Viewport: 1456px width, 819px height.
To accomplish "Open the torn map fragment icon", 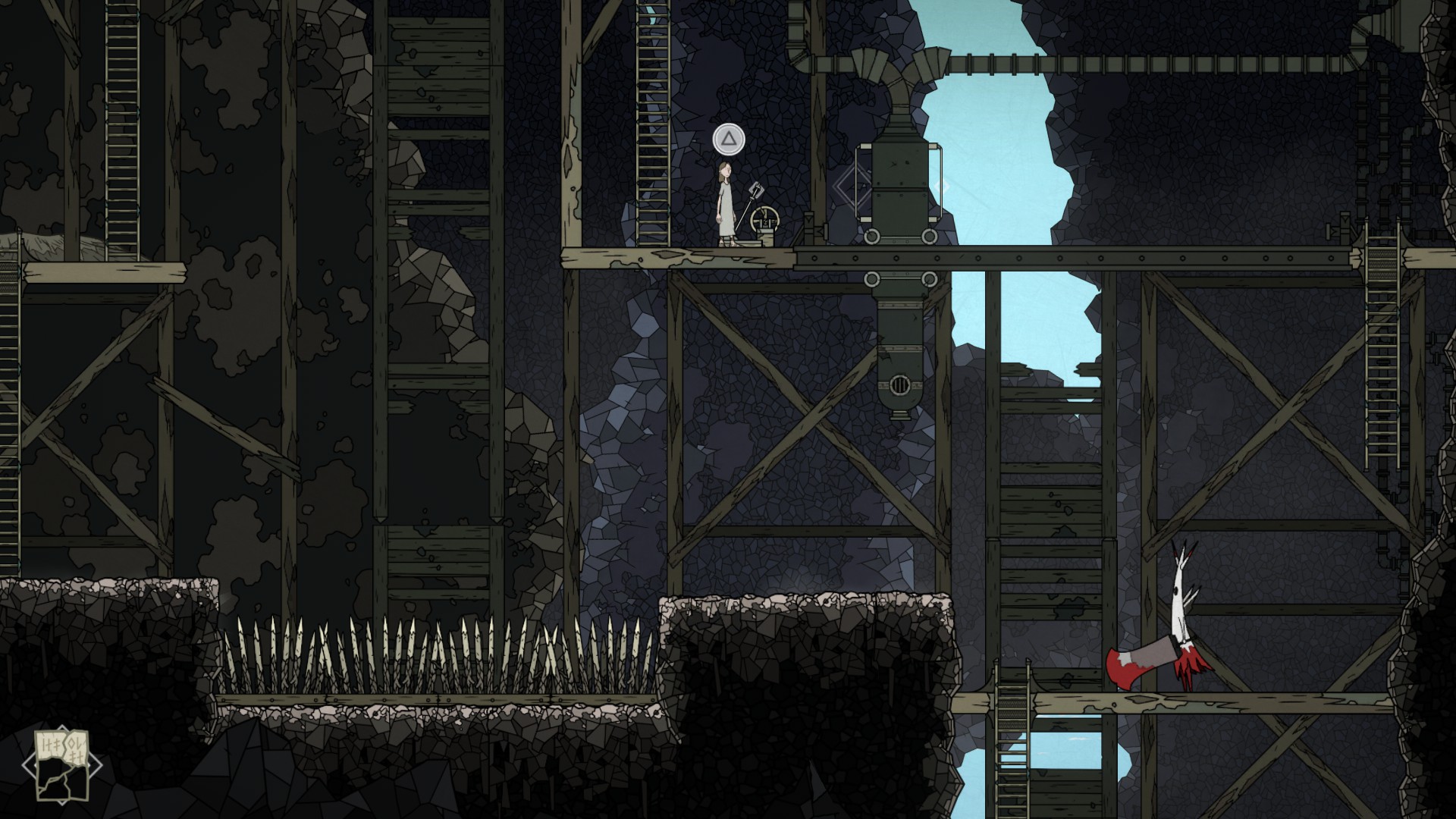I will [61, 764].
